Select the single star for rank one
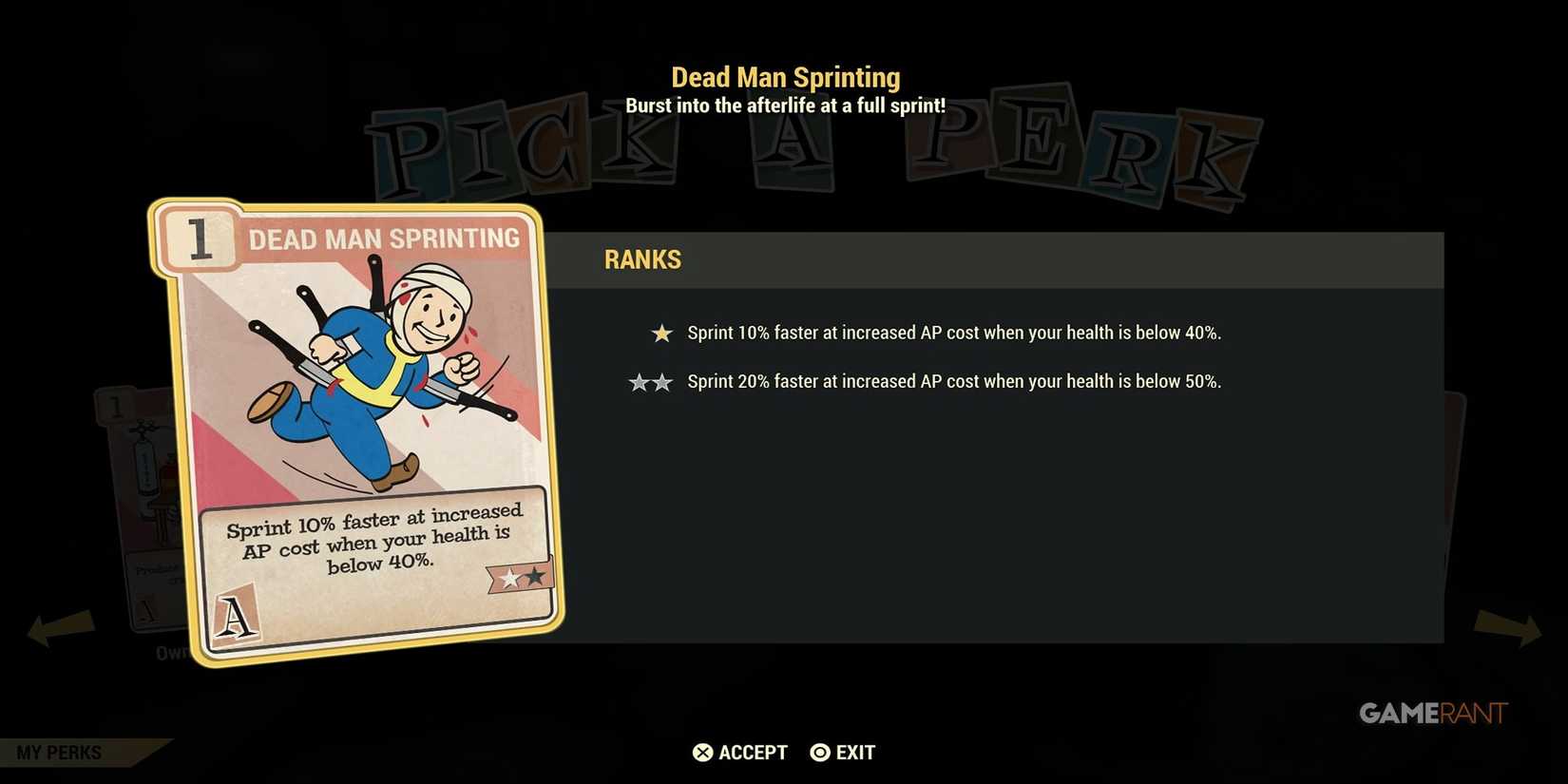This screenshot has width=1568, height=784. point(660,333)
